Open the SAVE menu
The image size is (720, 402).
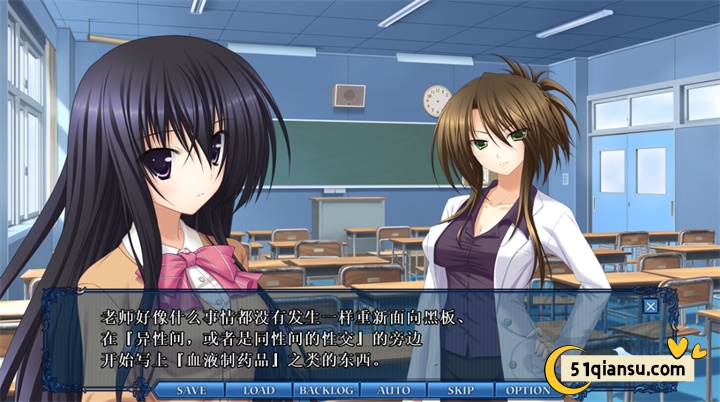(x=191, y=389)
